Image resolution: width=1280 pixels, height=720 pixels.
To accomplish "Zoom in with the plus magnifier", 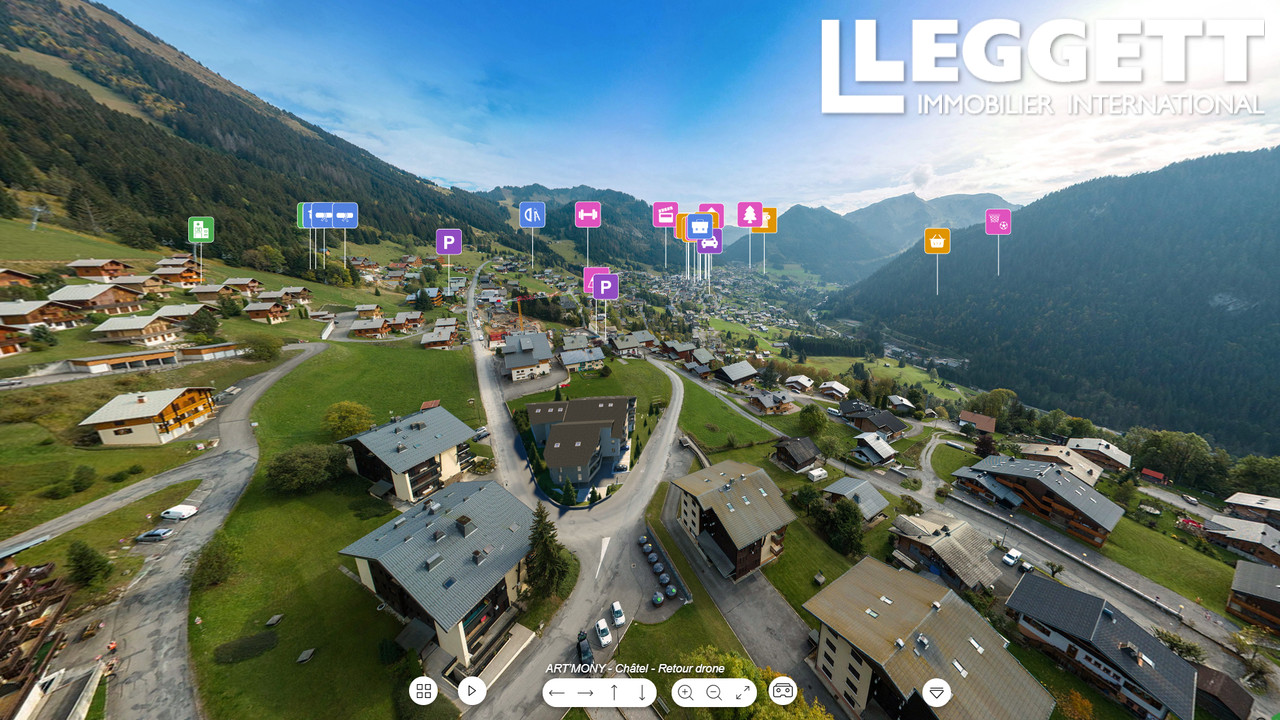I will (x=686, y=692).
